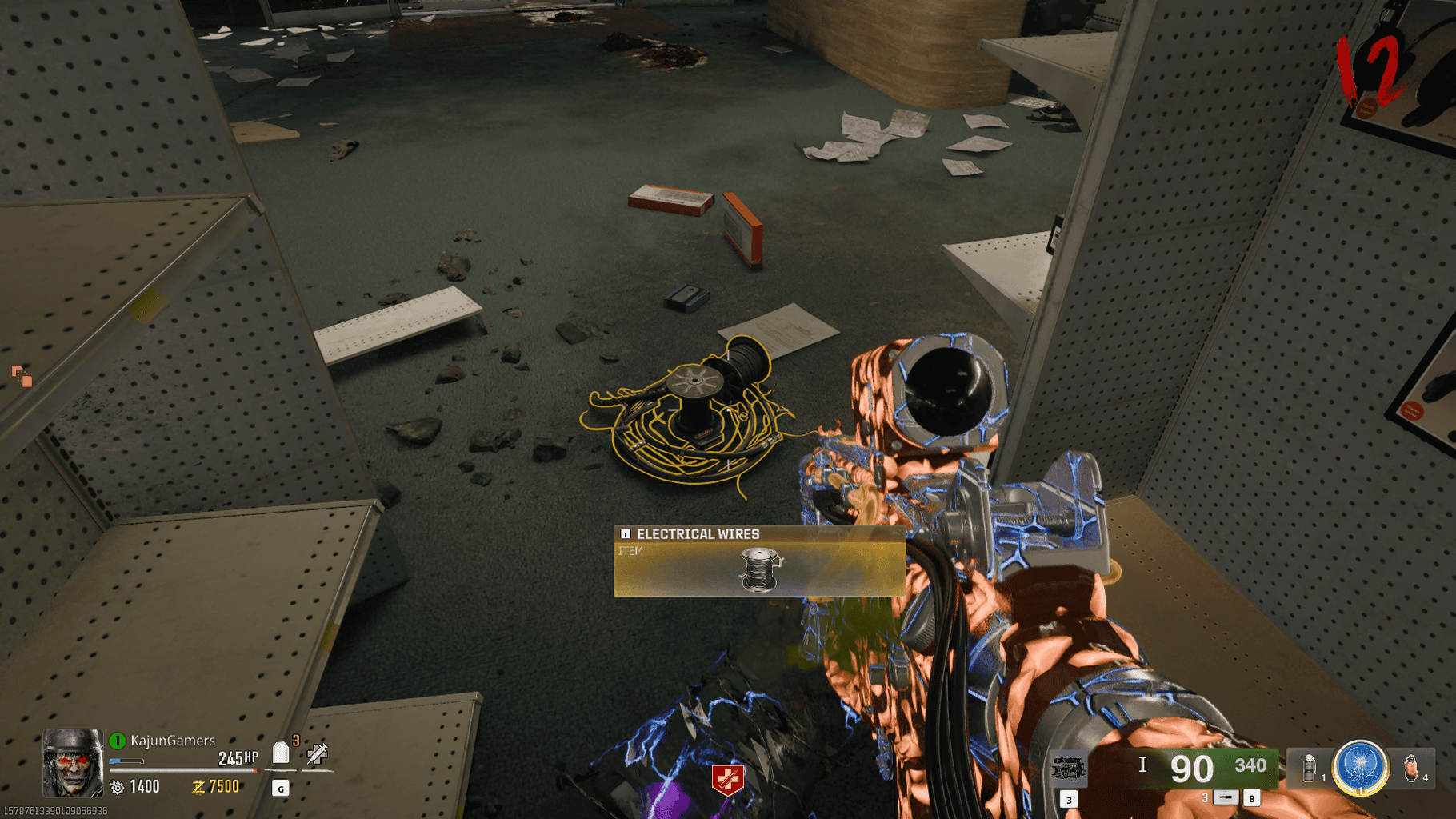
Task: Choose the tactical grenade slot
Action: point(1310,769)
